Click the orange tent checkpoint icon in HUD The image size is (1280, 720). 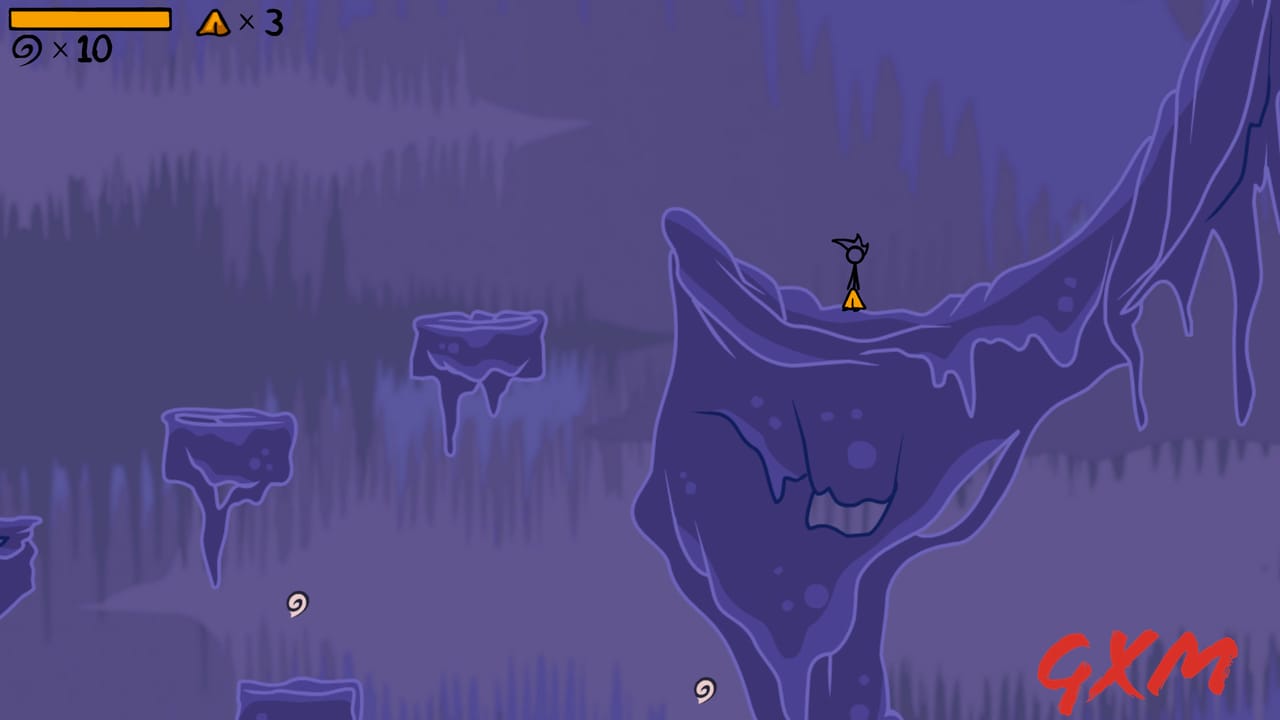click(x=211, y=24)
